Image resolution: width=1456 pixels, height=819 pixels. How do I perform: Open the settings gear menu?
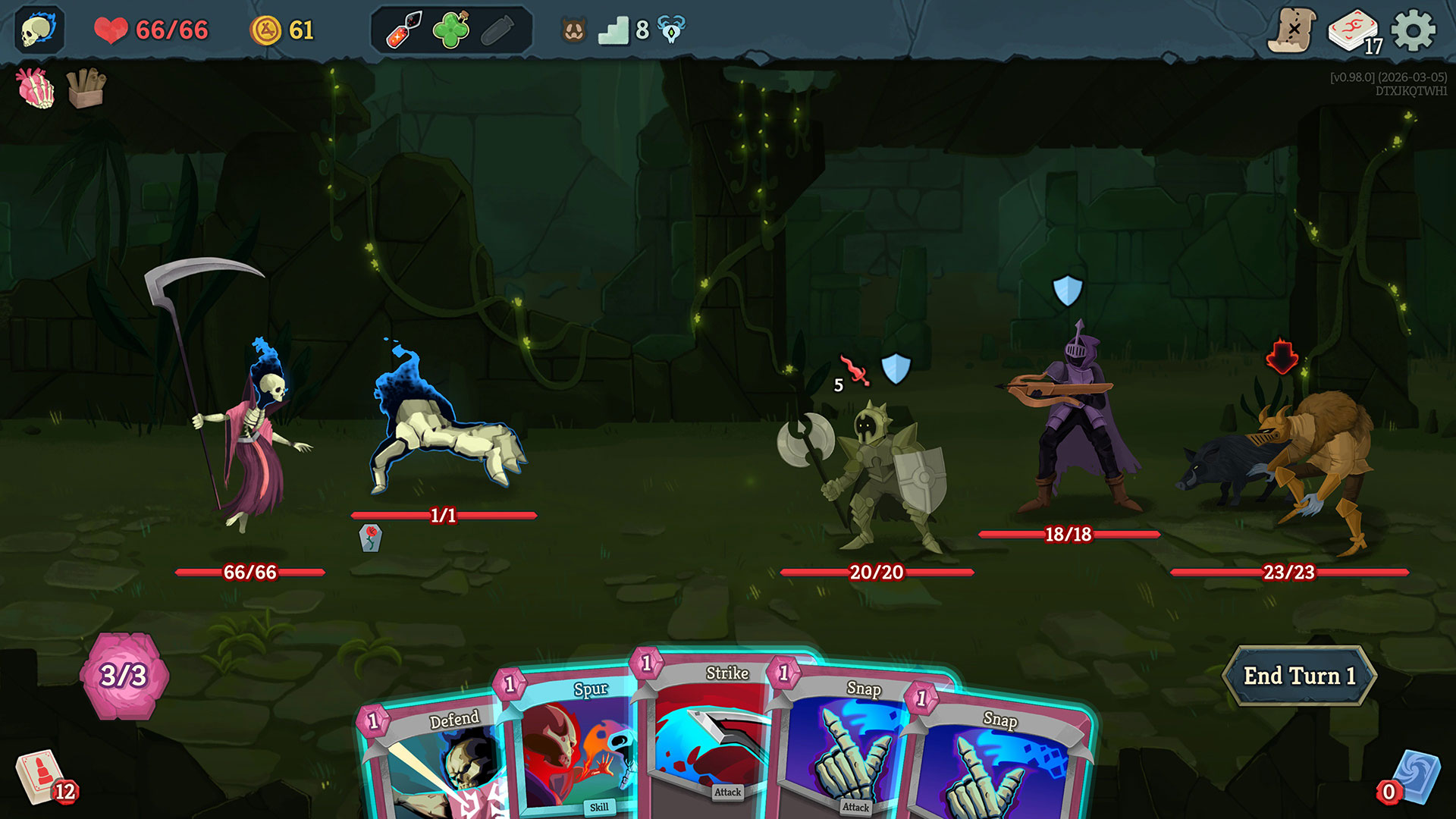click(1414, 31)
